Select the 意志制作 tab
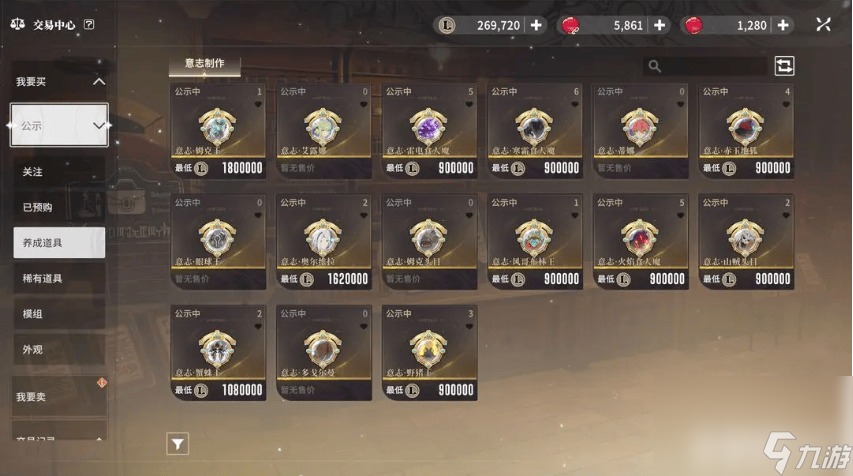 (x=204, y=64)
